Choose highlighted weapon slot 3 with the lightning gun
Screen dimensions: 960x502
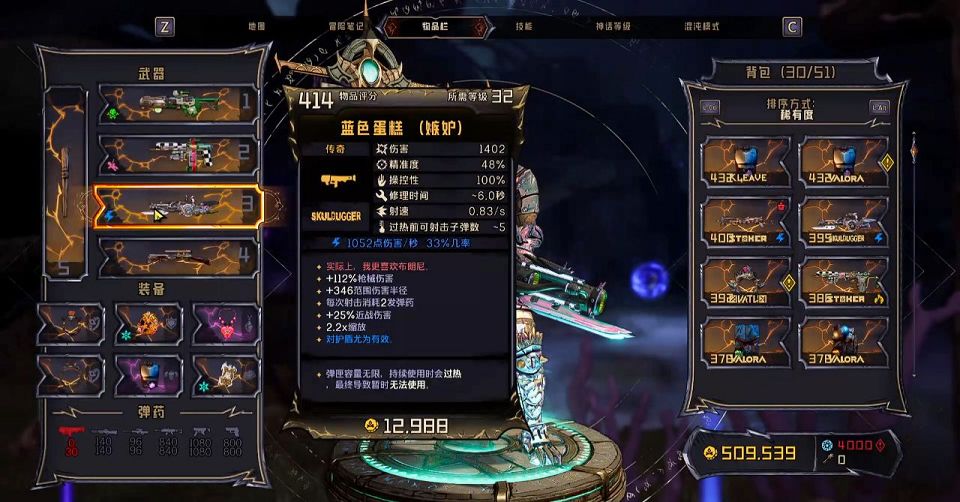tap(178, 207)
